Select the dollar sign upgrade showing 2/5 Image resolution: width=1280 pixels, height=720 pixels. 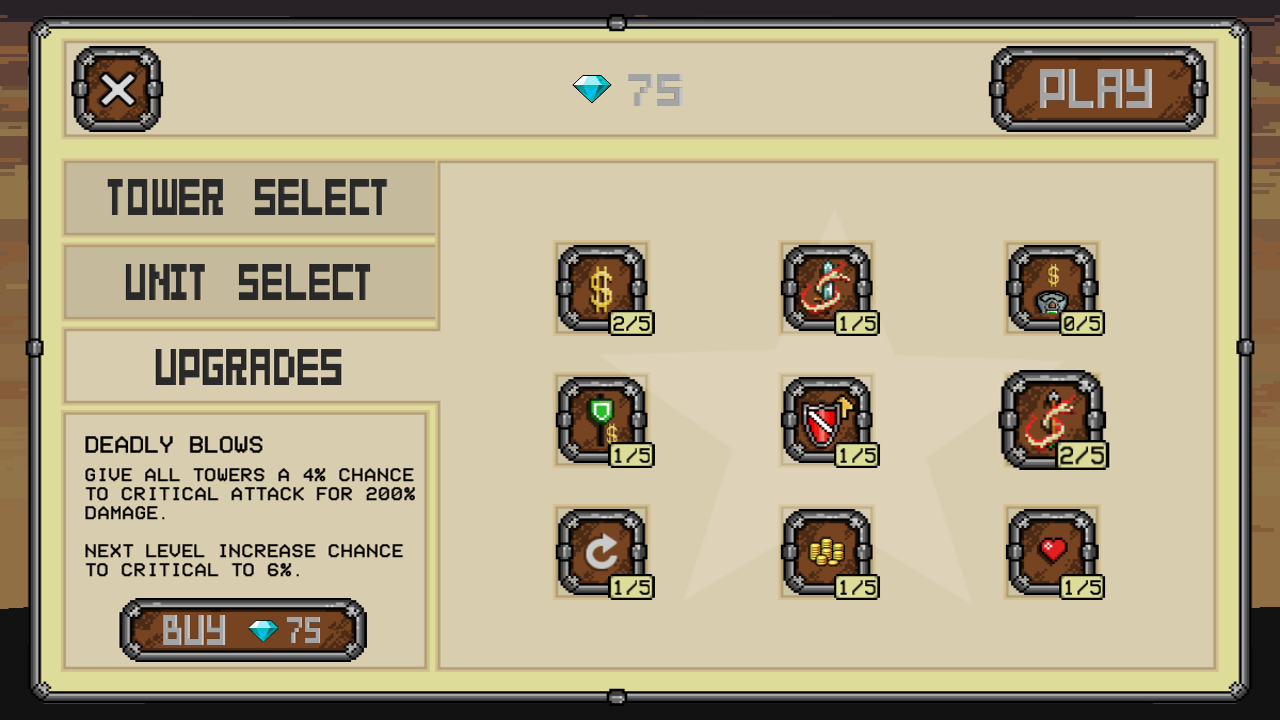(x=601, y=287)
